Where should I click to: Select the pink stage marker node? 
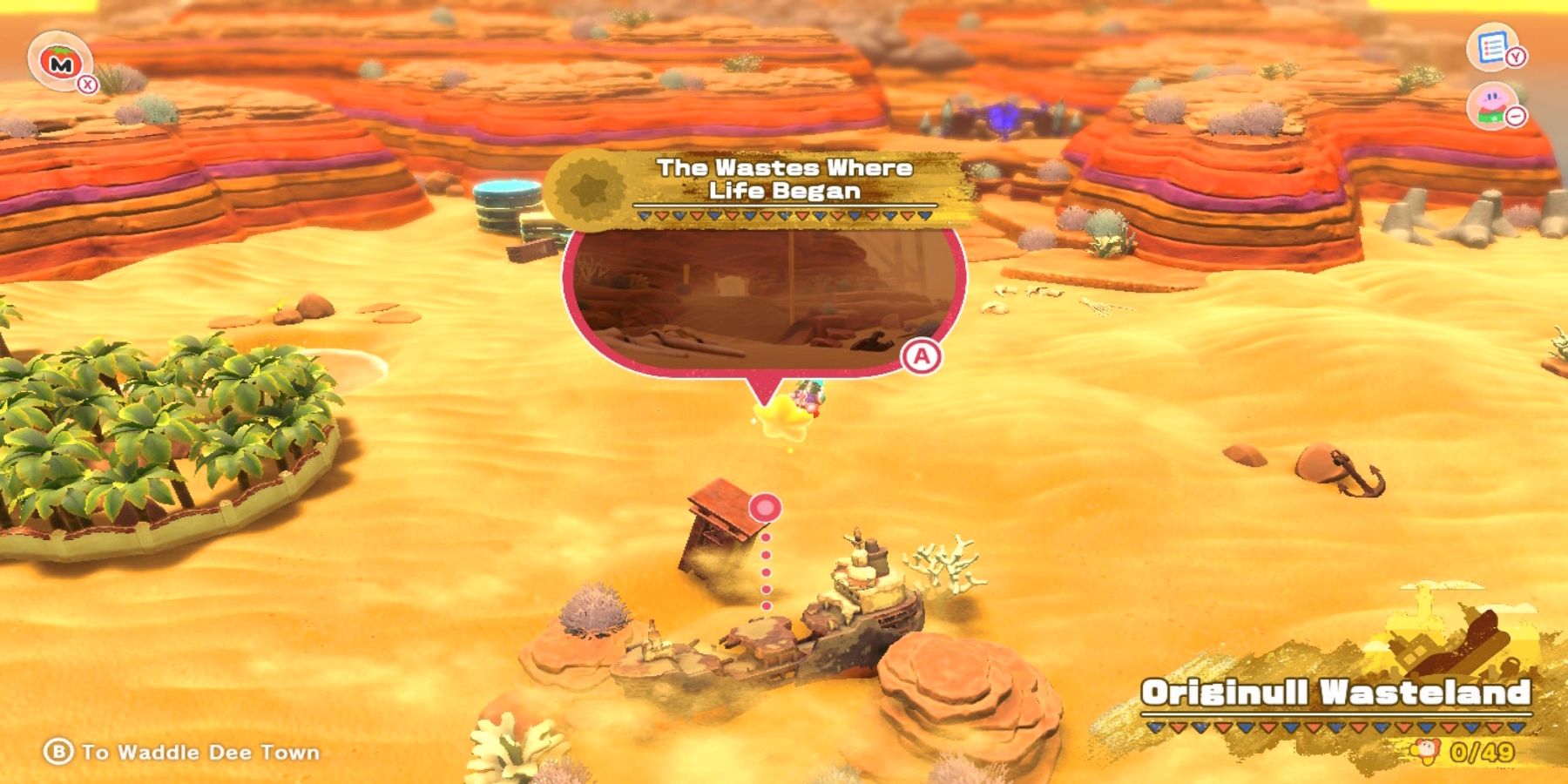[765, 507]
